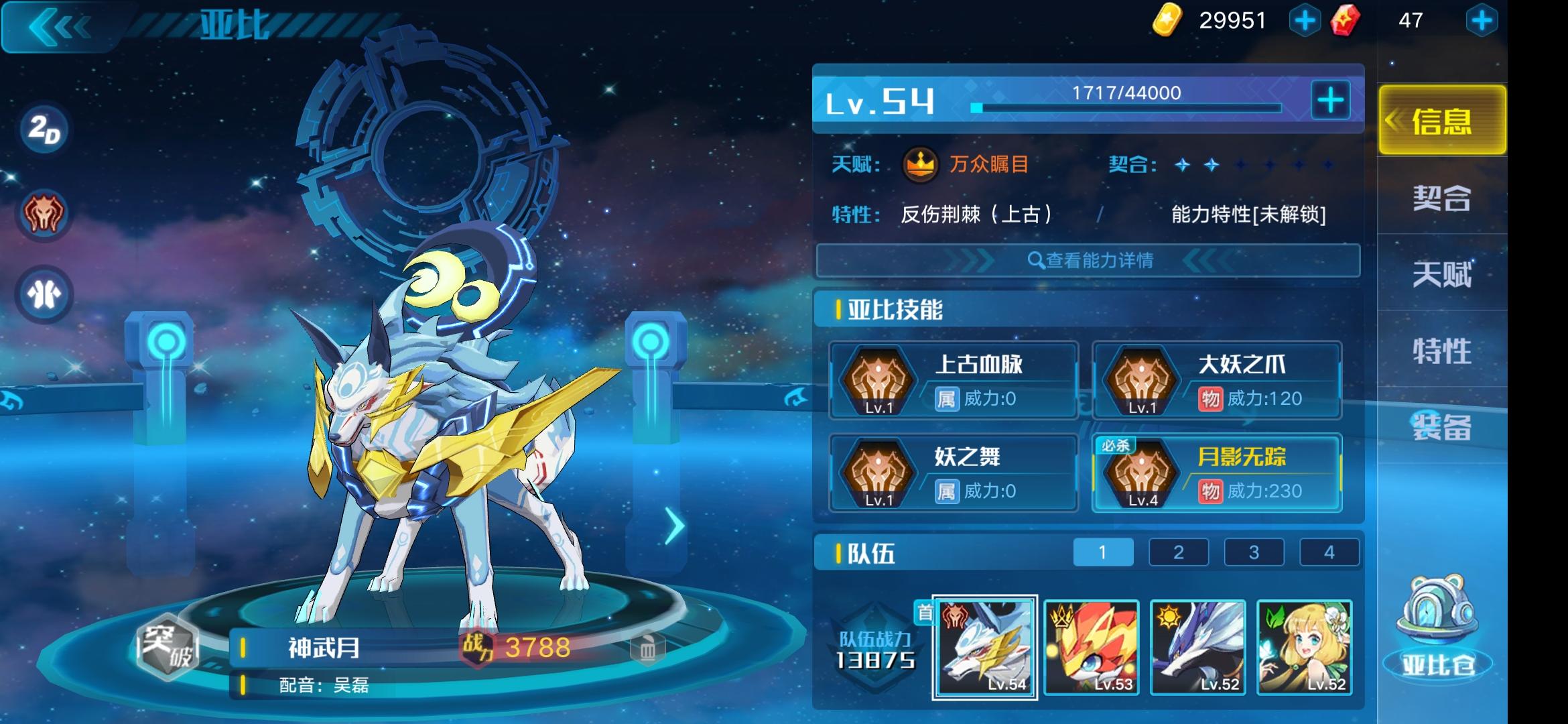Open the 妖之舞 skill icon
Image resolution: width=1568 pixels, height=724 pixels.
(878, 473)
